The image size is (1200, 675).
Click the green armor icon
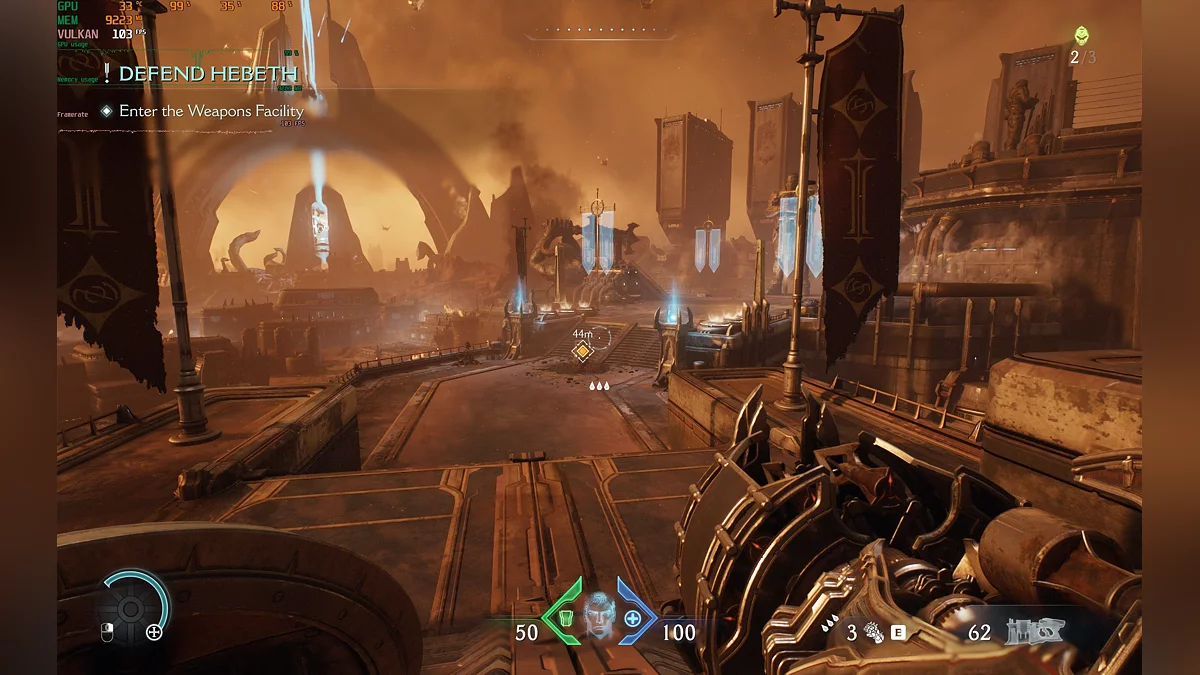click(564, 618)
